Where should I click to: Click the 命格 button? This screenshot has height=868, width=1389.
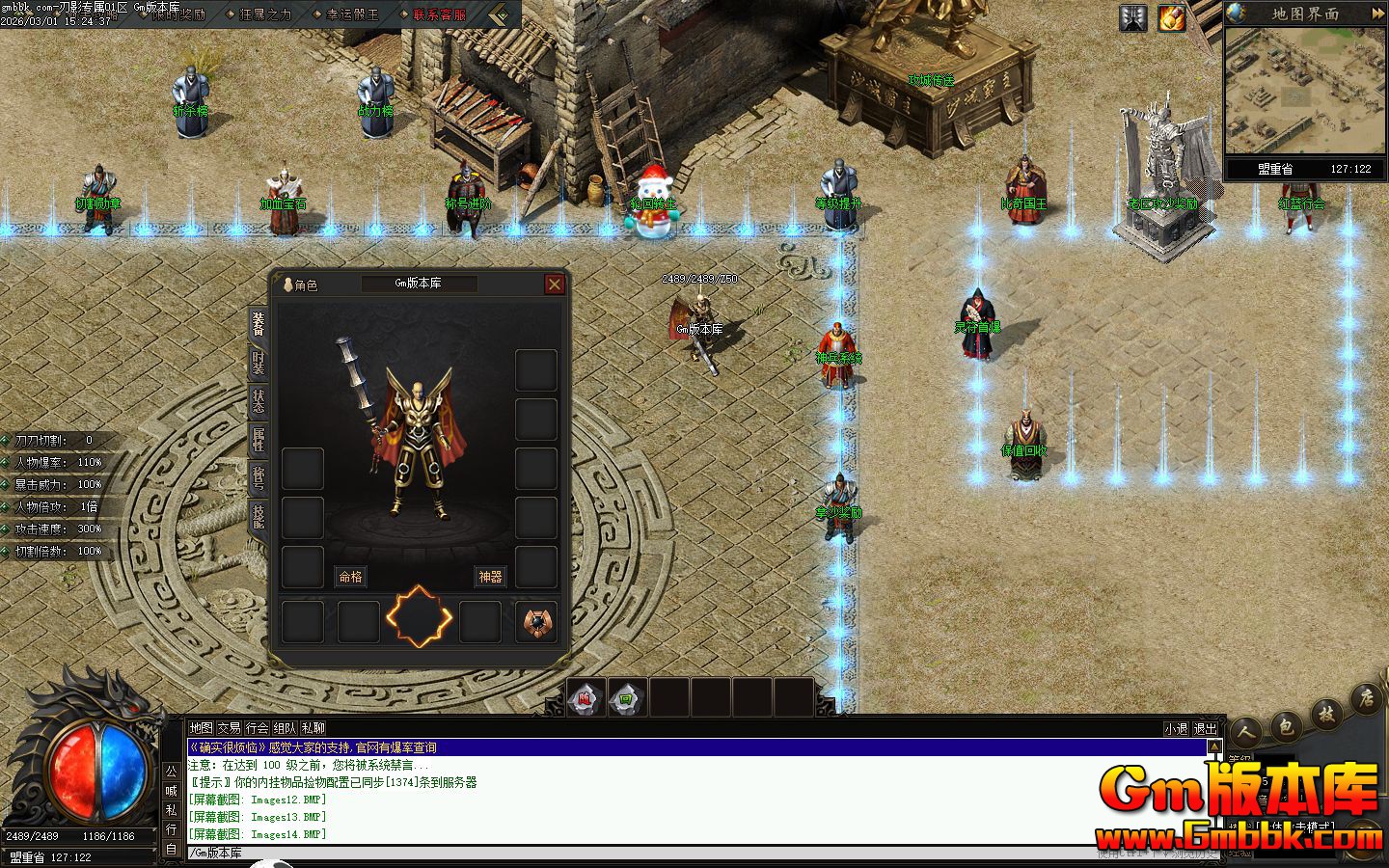click(351, 577)
